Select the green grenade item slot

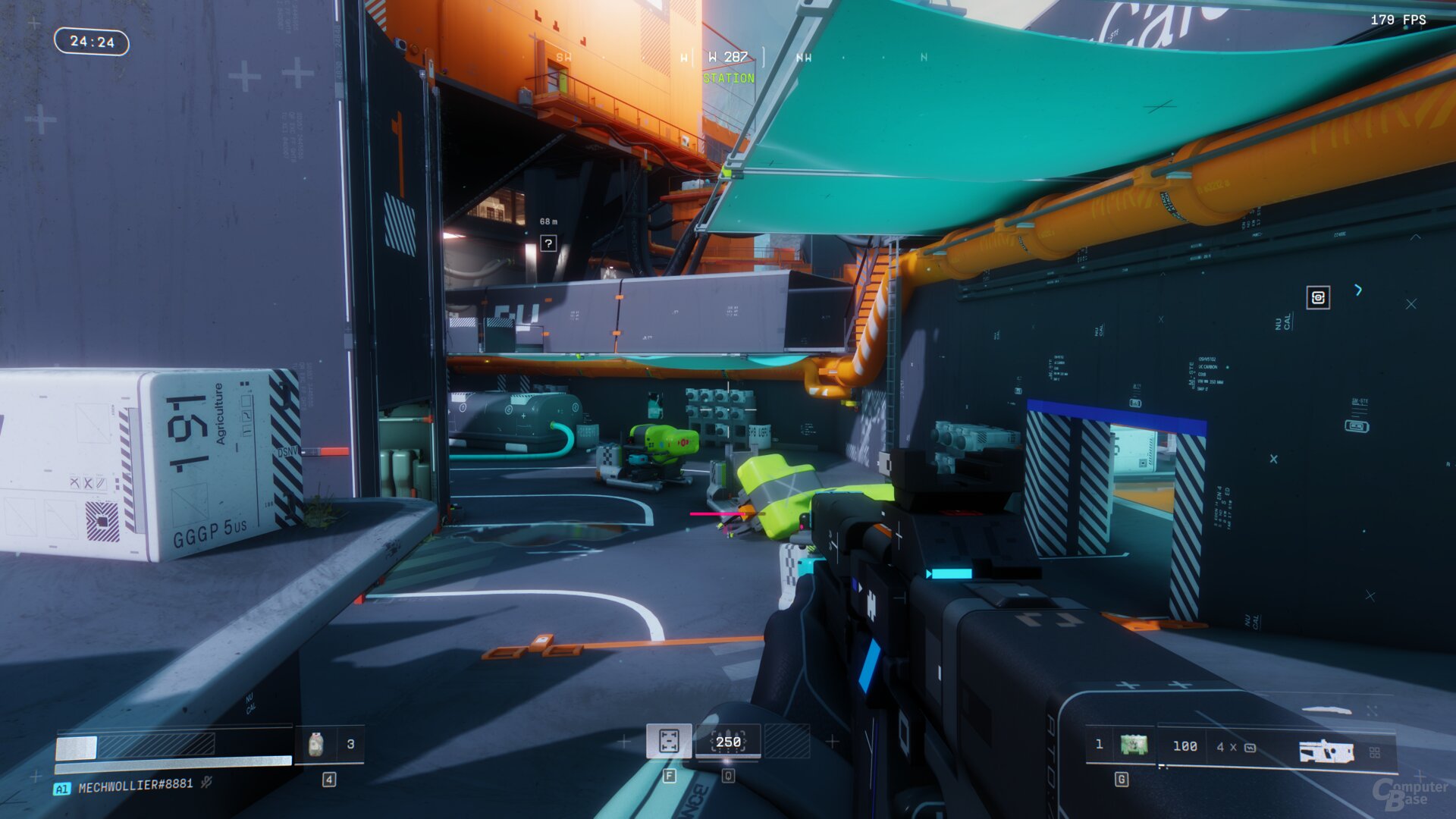(1134, 745)
